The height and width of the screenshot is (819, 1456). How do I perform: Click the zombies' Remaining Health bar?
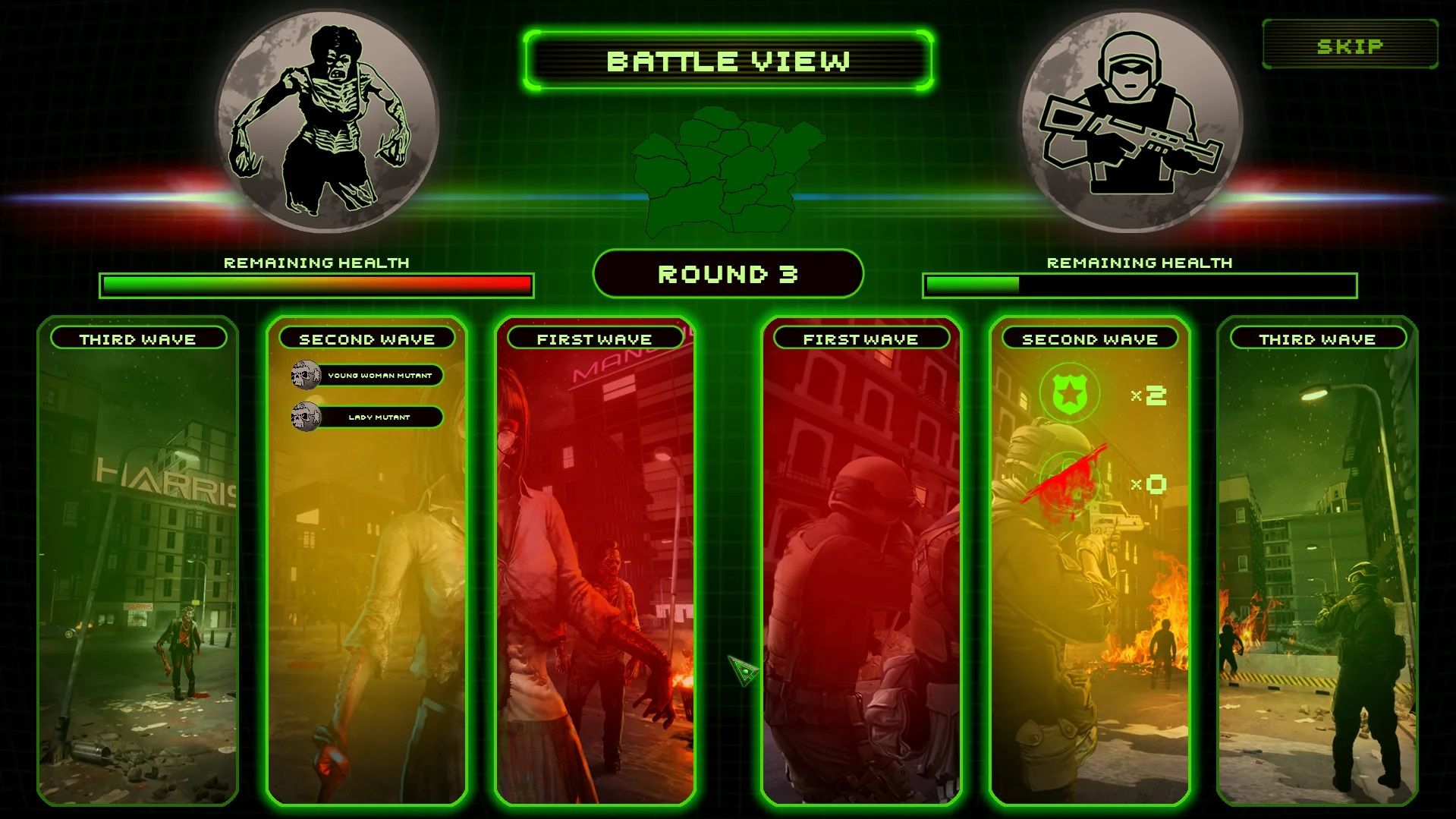click(x=316, y=282)
